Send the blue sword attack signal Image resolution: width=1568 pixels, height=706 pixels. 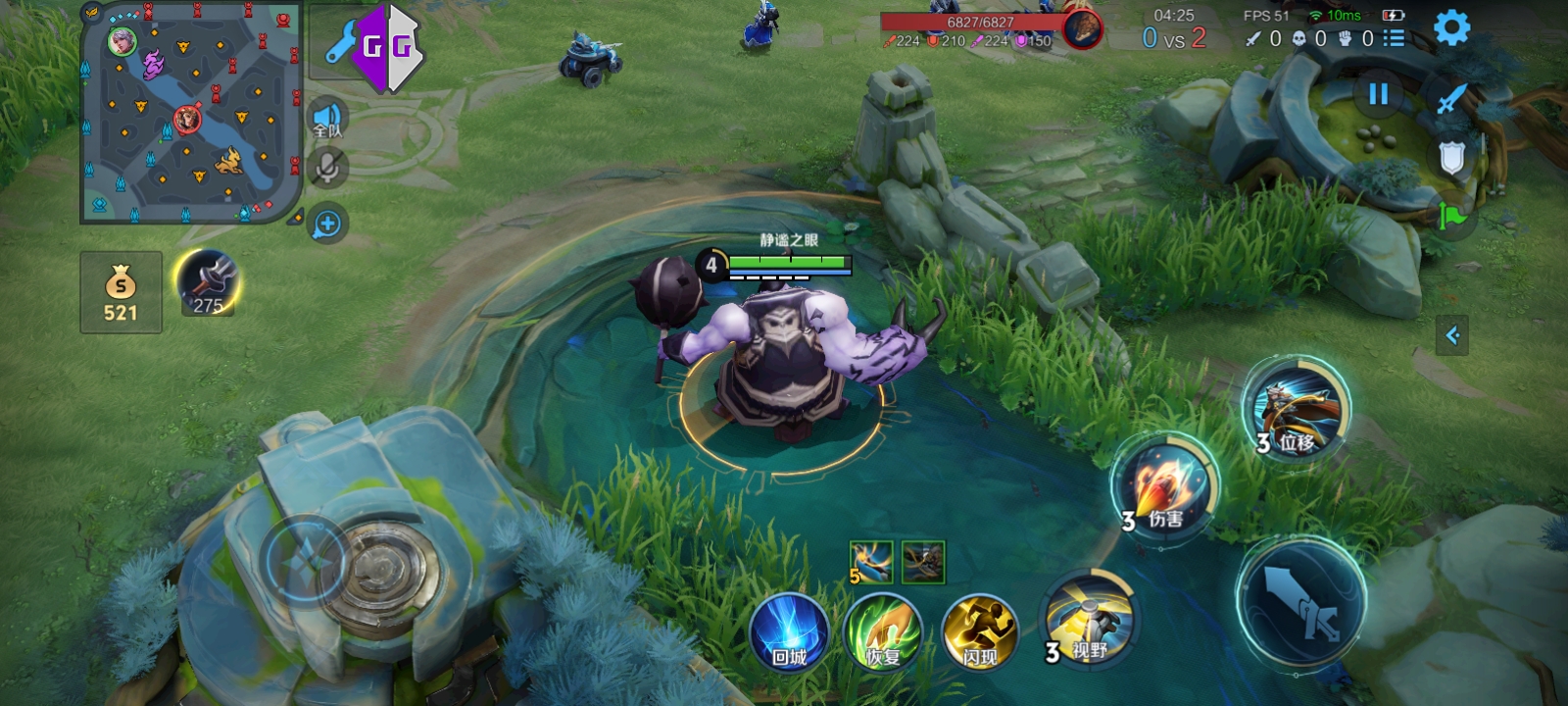(x=1451, y=98)
